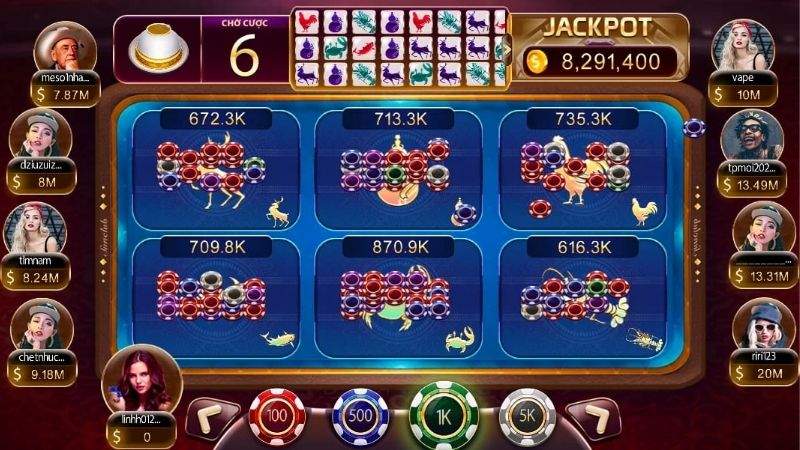The width and height of the screenshot is (800, 450).
Task: Select the 5K grey chip
Action: coord(526,414)
